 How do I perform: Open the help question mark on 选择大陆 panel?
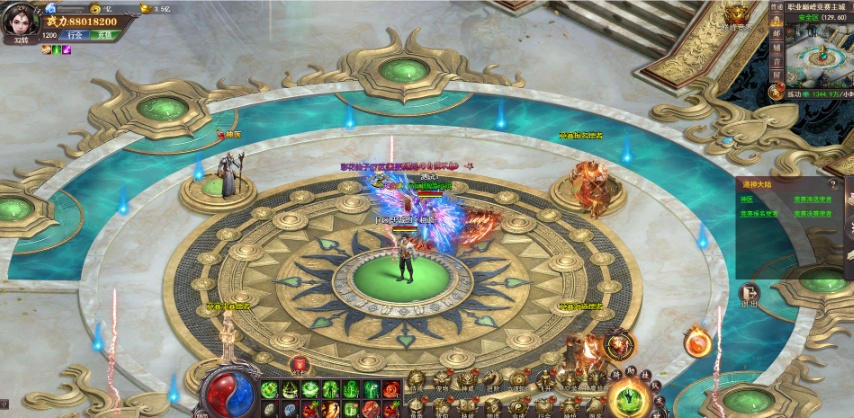(832, 184)
